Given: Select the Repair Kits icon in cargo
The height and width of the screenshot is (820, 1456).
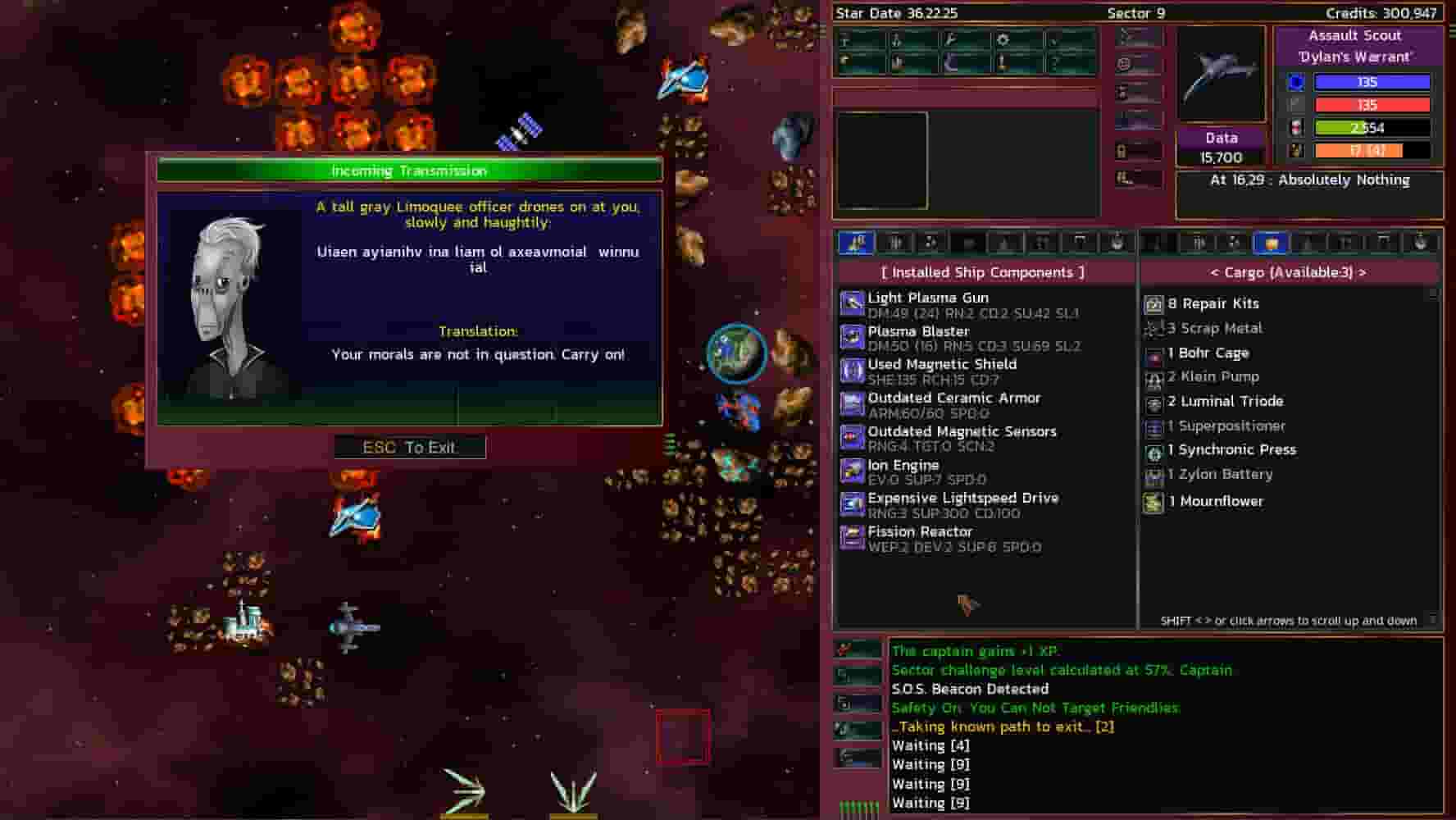Looking at the screenshot, I should pyautogui.click(x=1155, y=303).
